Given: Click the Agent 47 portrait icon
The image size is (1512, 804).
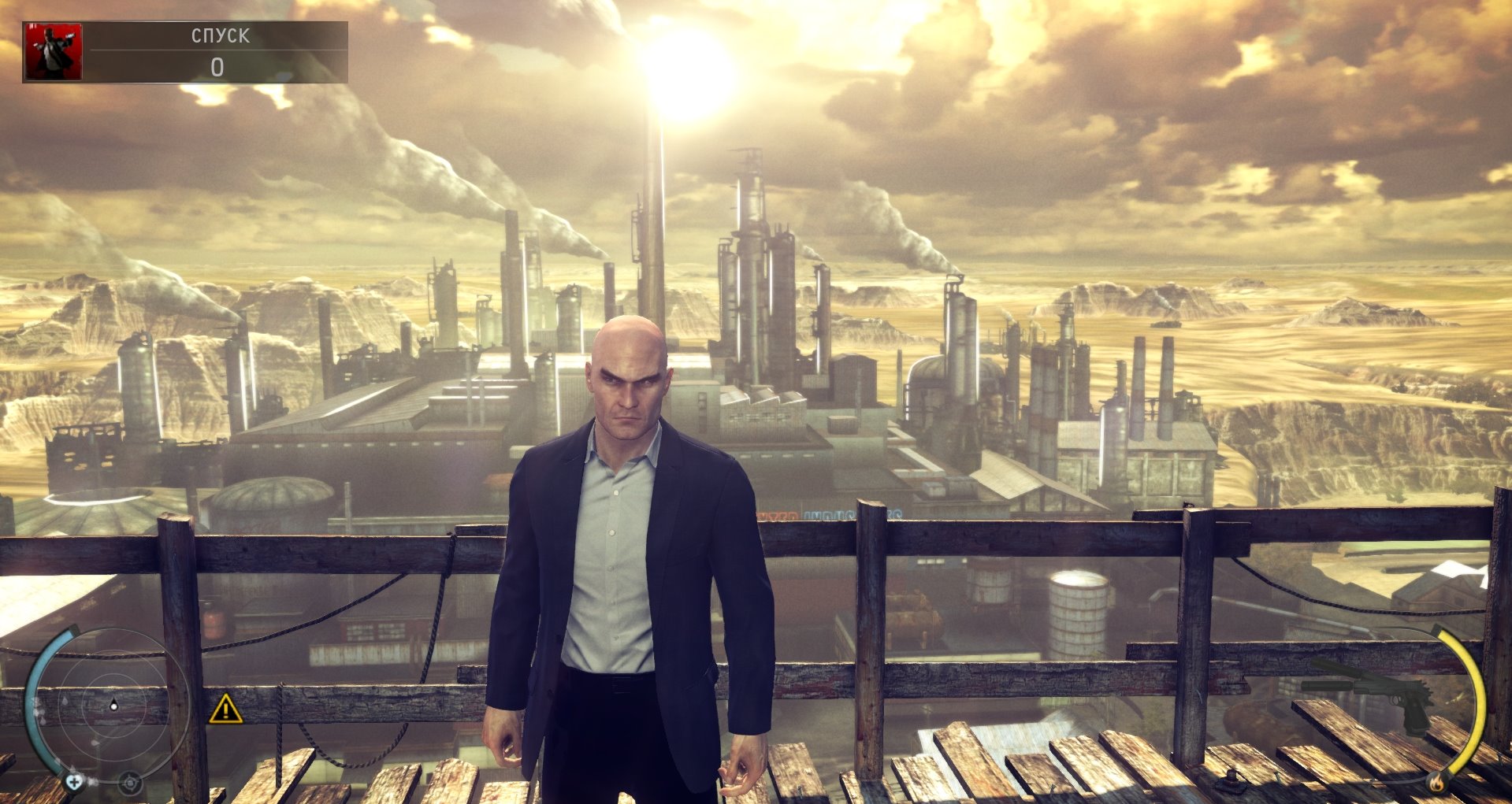Looking at the screenshot, I should pyautogui.click(x=54, y=52).
